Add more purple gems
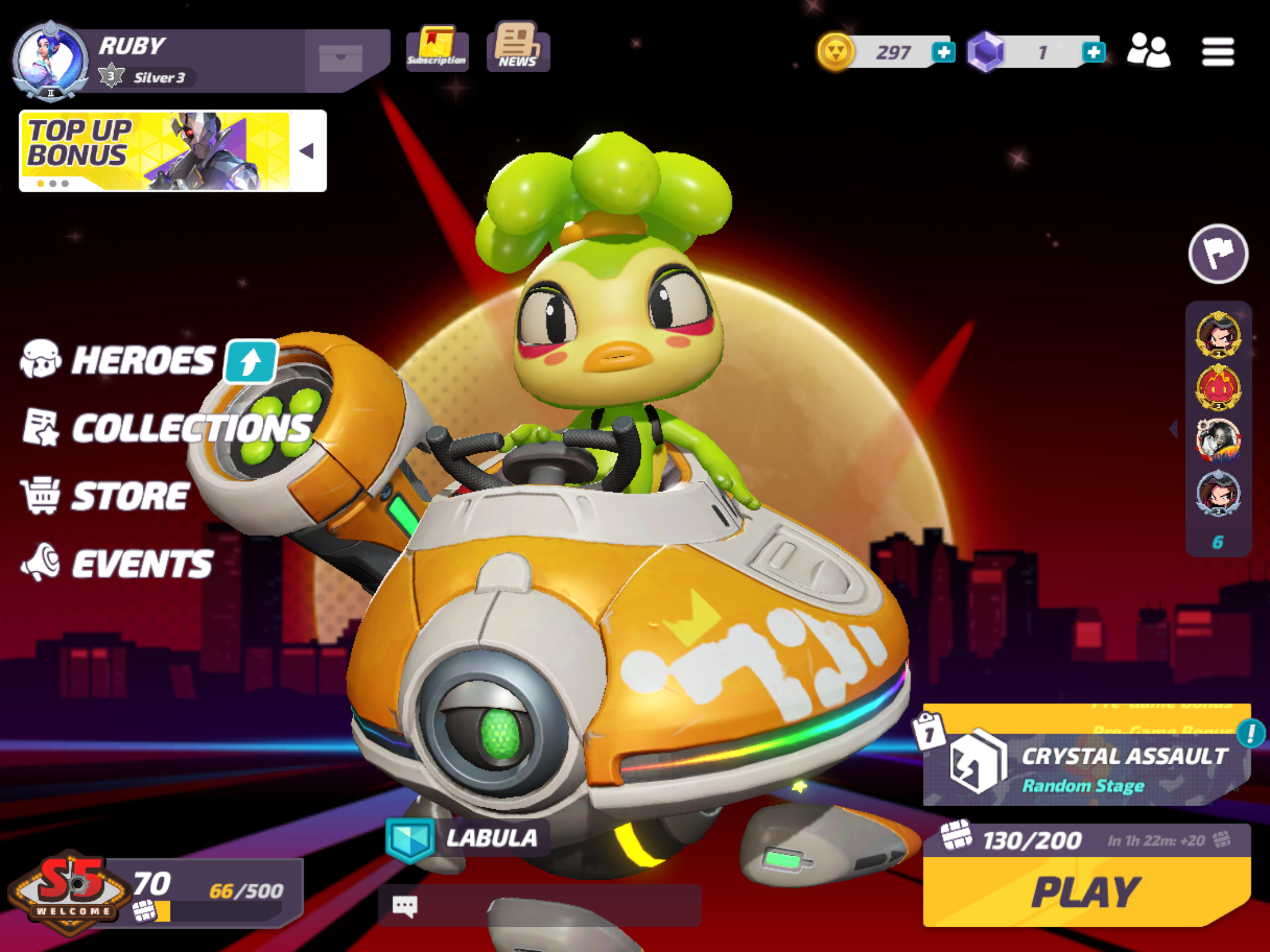Viewport: 1270px width, 952px height. (x=1093, y=52)
